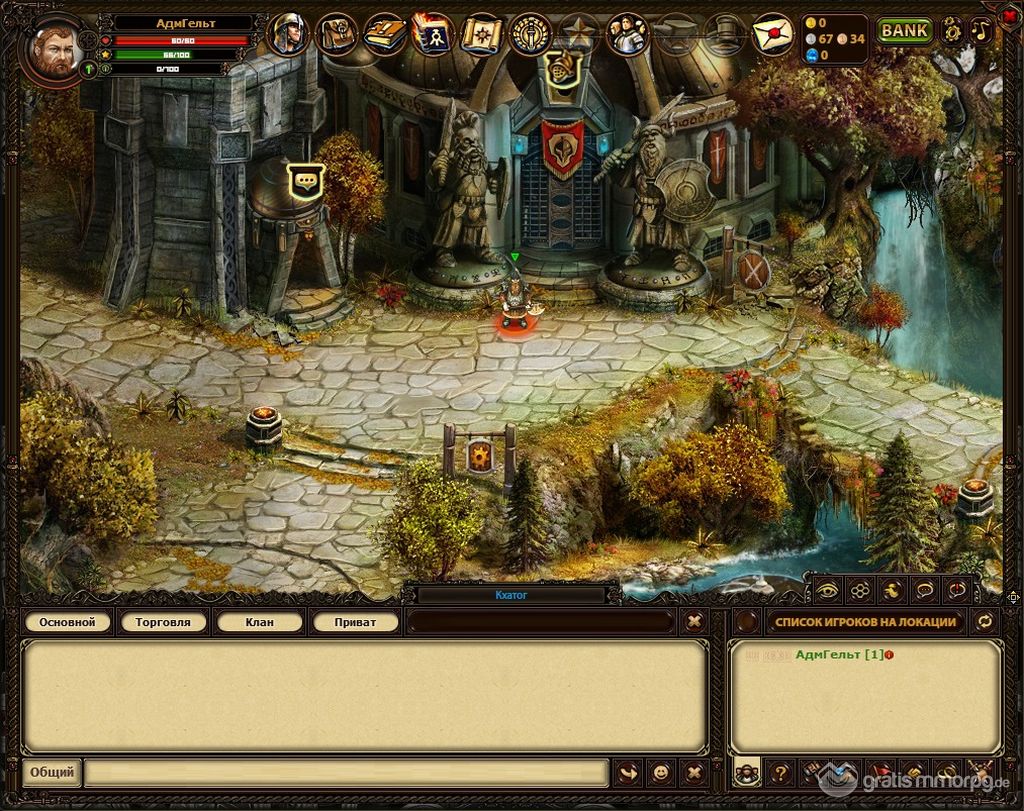This screenshot has height=811, width=1024.
Task: Select the Торговля chat tab
Action: tap(163, 622)
